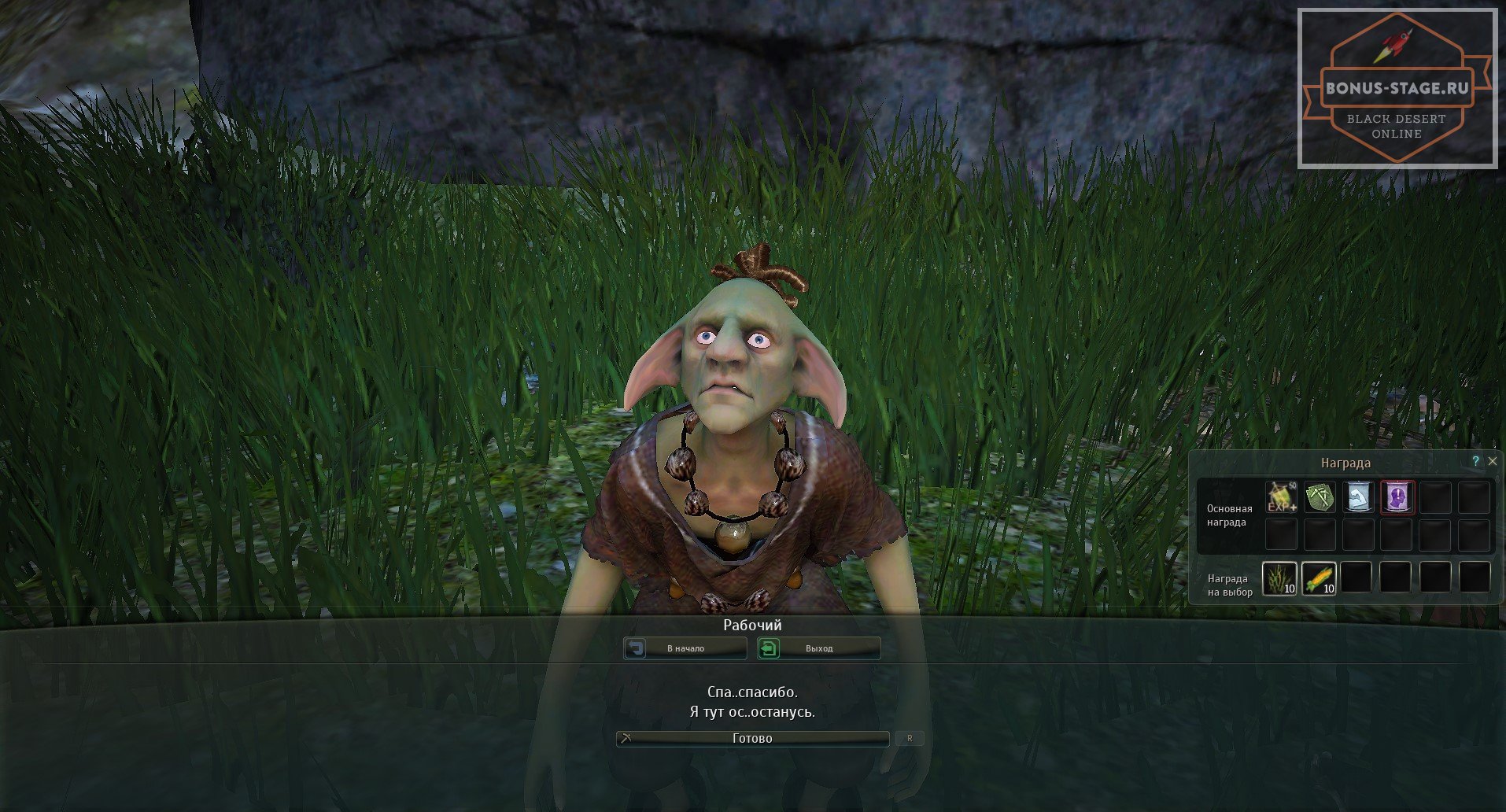This screenshot has width=1506, height=812.
Task: Open the bonus-stage.ru watermark logo
Action: tap(1397, 88)
